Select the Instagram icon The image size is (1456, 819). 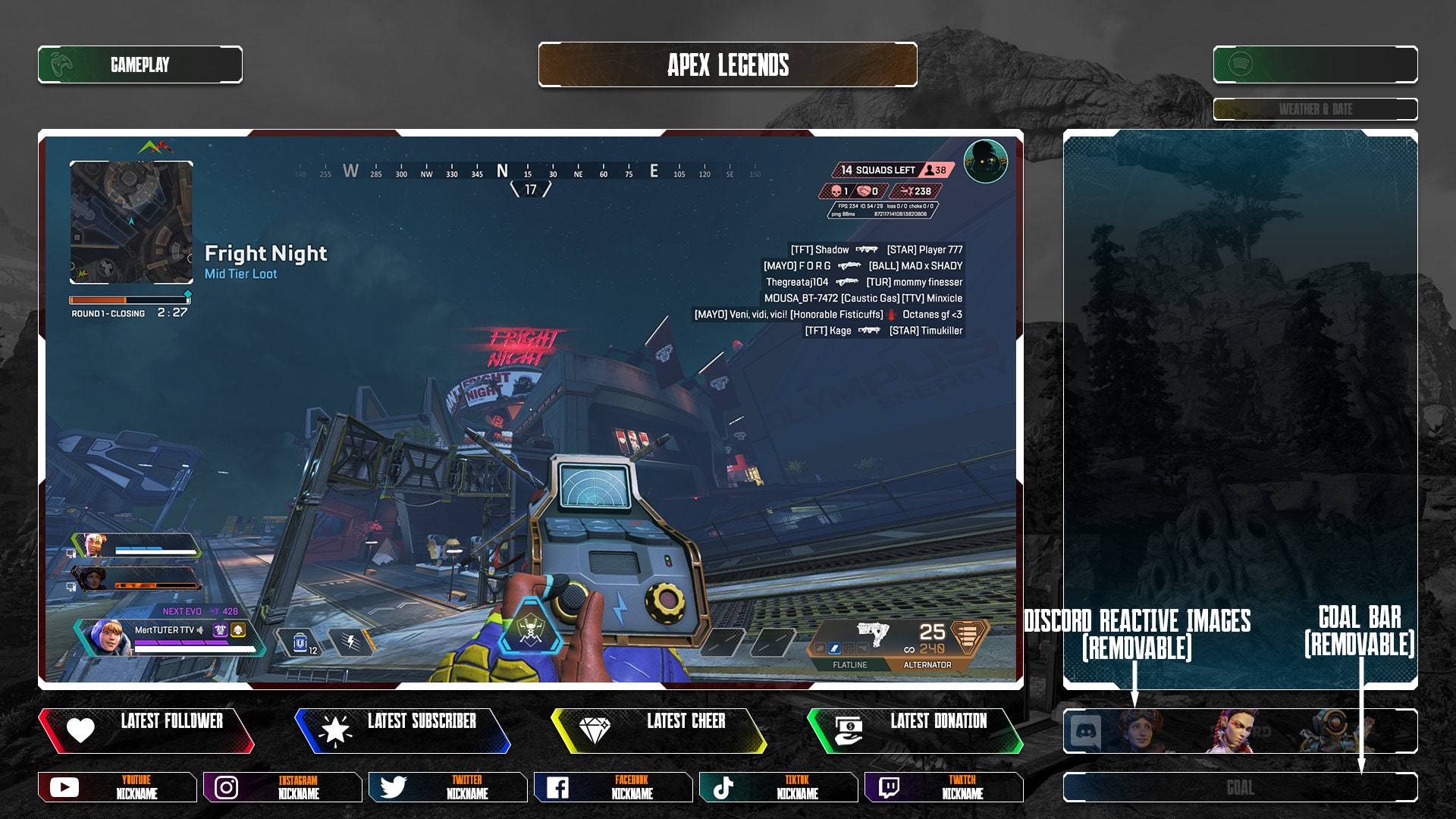[x=225, y=787]
